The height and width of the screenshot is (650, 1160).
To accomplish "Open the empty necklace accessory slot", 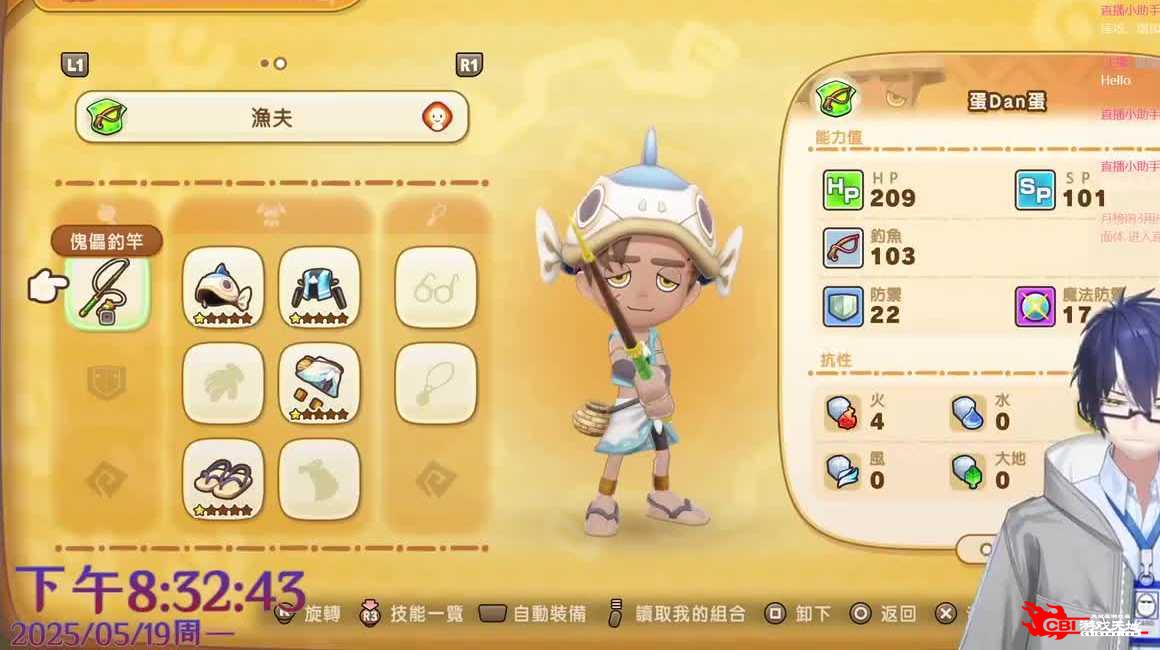I will [x=435, y=384].
